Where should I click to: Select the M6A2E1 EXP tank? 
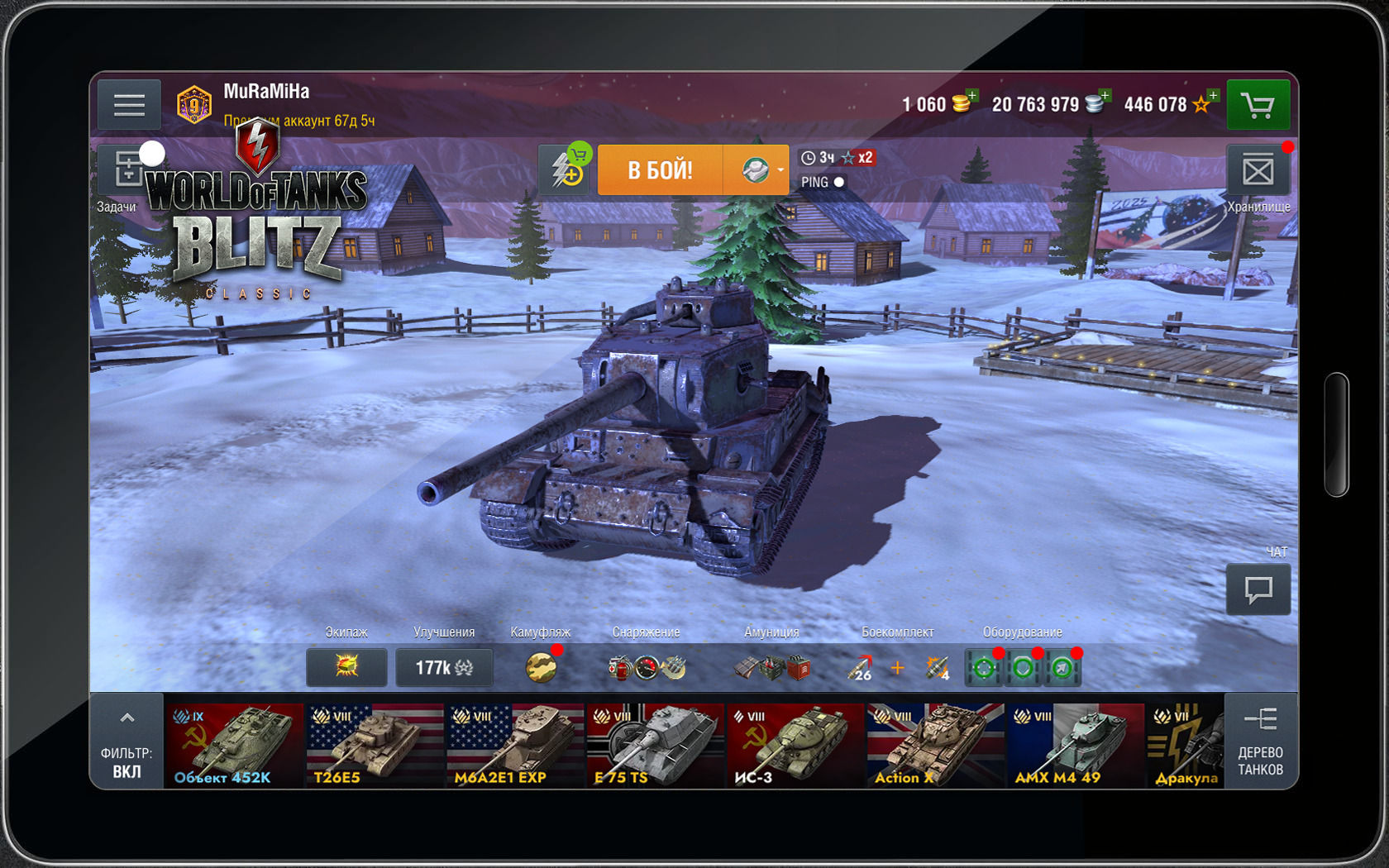tap(515, 744)
